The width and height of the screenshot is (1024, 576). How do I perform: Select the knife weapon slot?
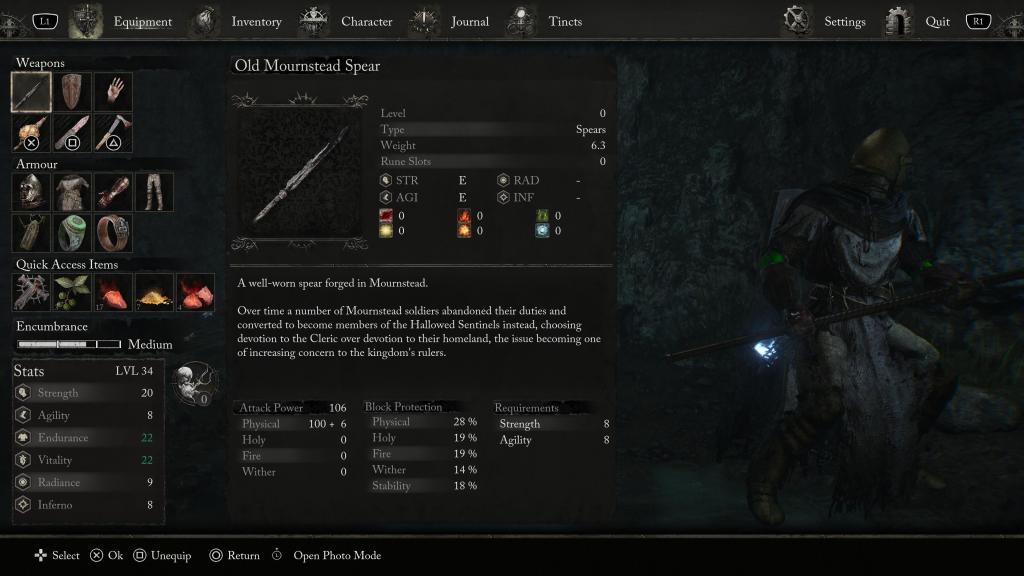click(72, 133)
